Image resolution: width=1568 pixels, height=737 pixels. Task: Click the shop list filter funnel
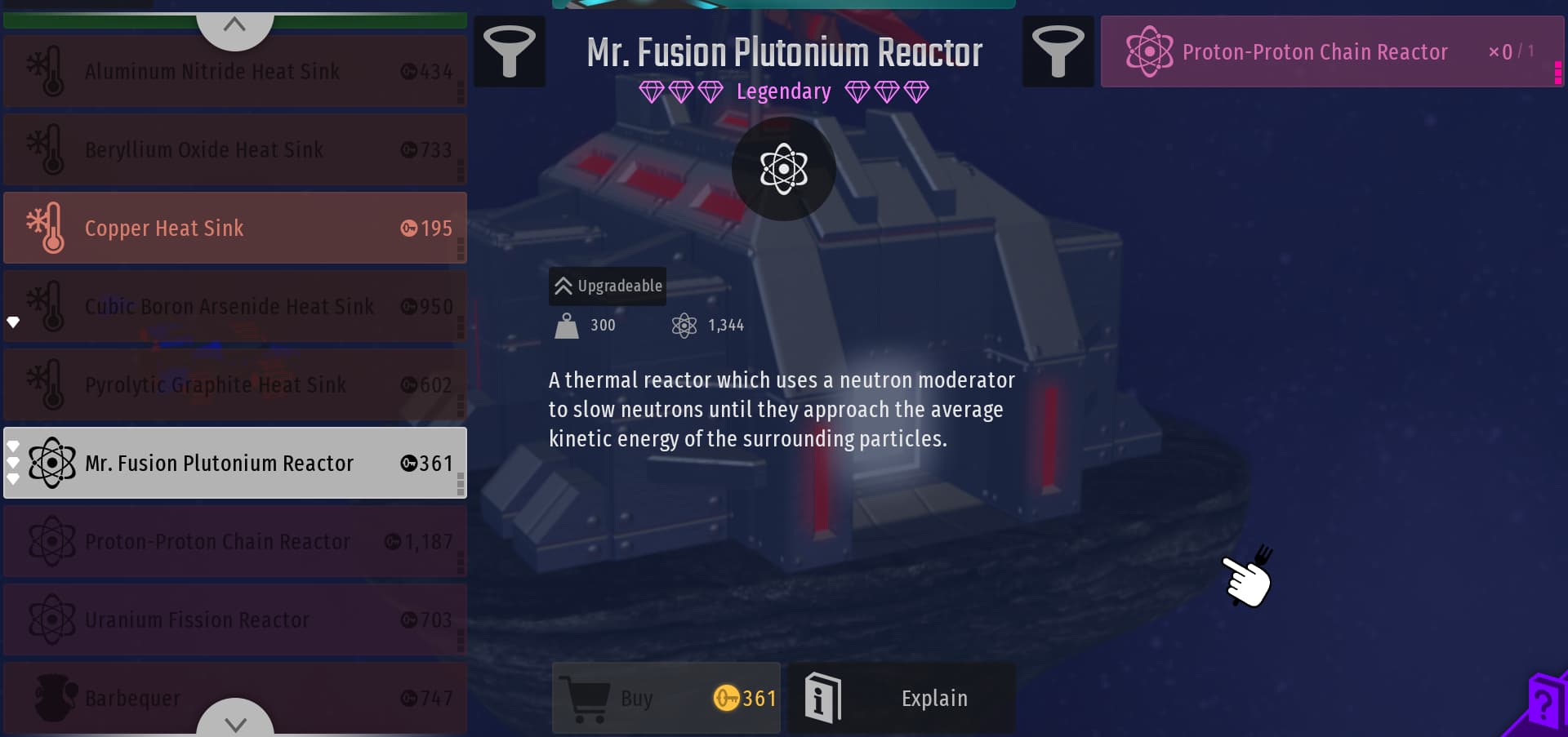pos(510,51)
